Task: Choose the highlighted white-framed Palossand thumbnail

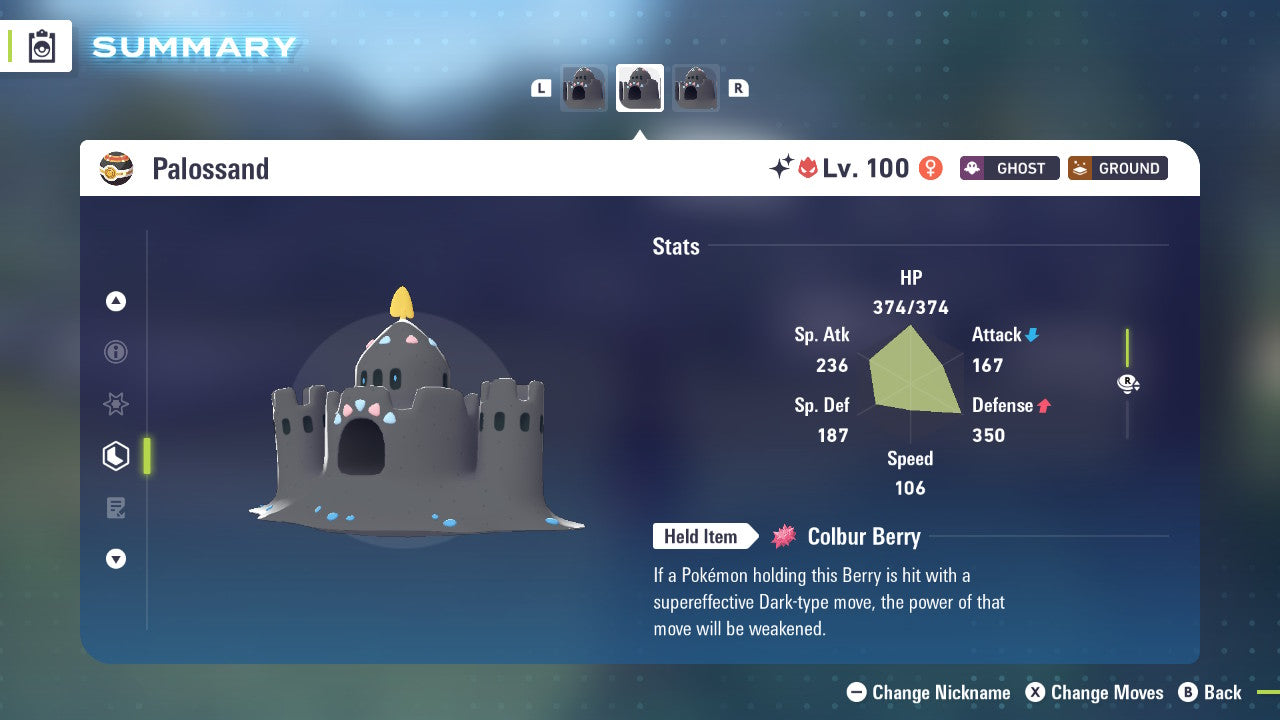Action: [x=640, y=88]
